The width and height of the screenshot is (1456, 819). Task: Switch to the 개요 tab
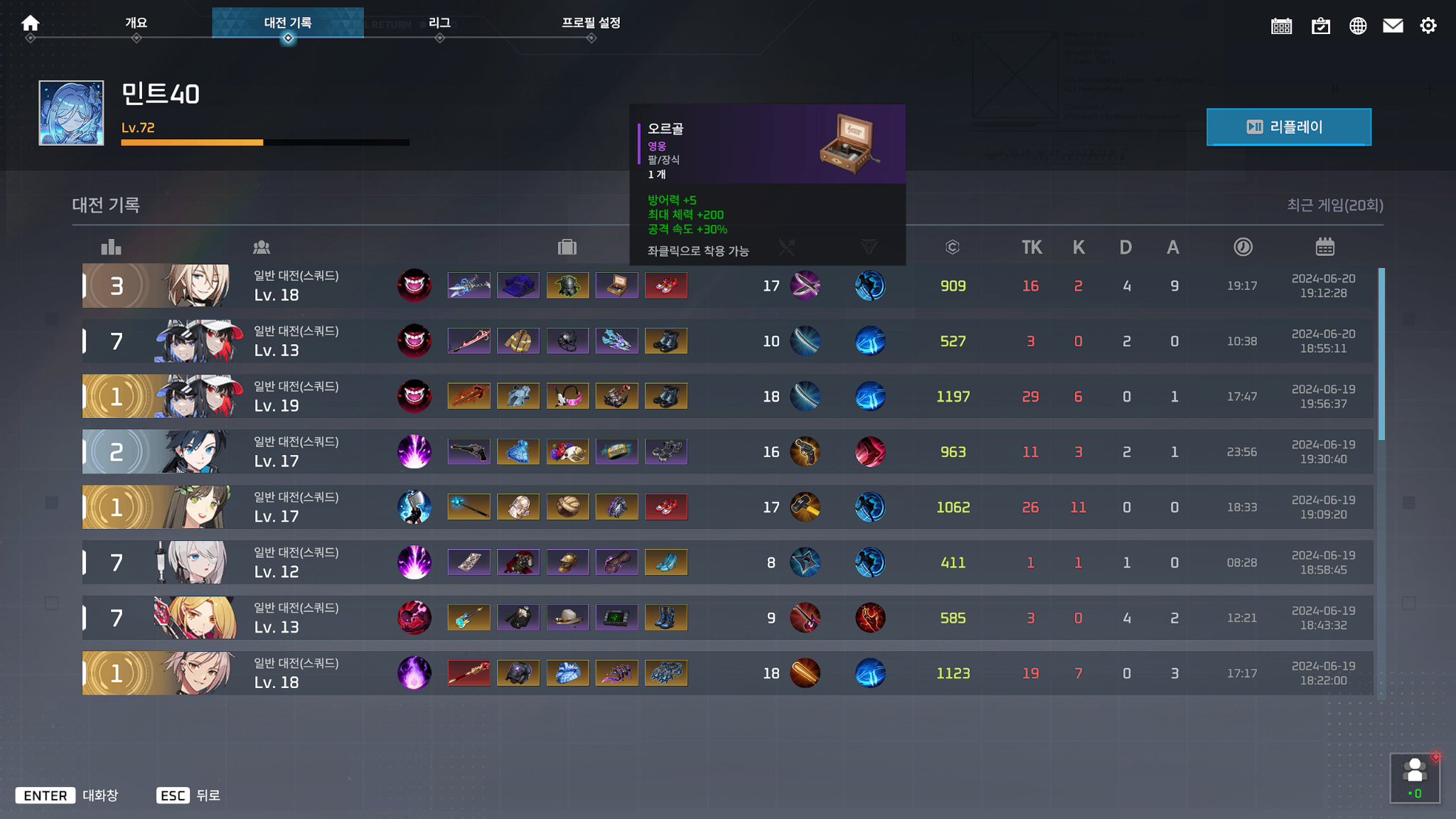pyautogui.click(x=136, y=23)
